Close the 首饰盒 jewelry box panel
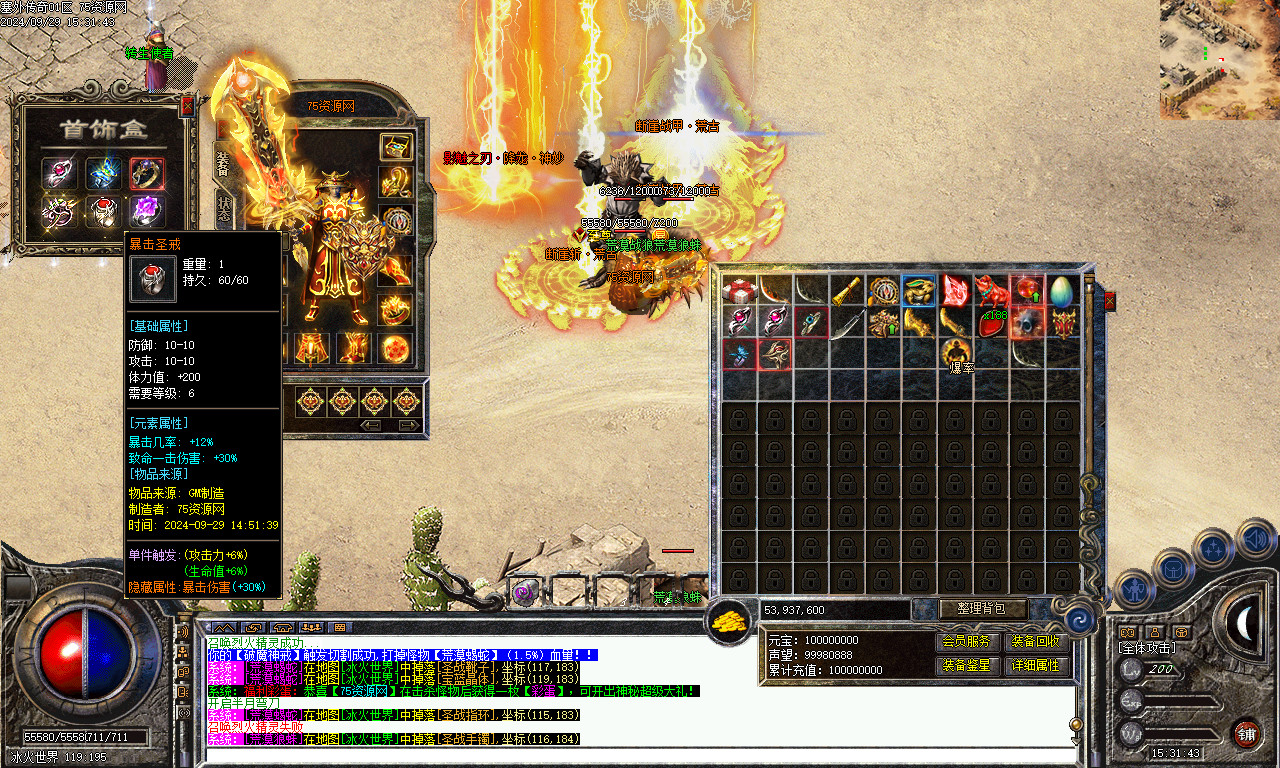Viewport: 1280px width, 768px height. coord(187,104)
